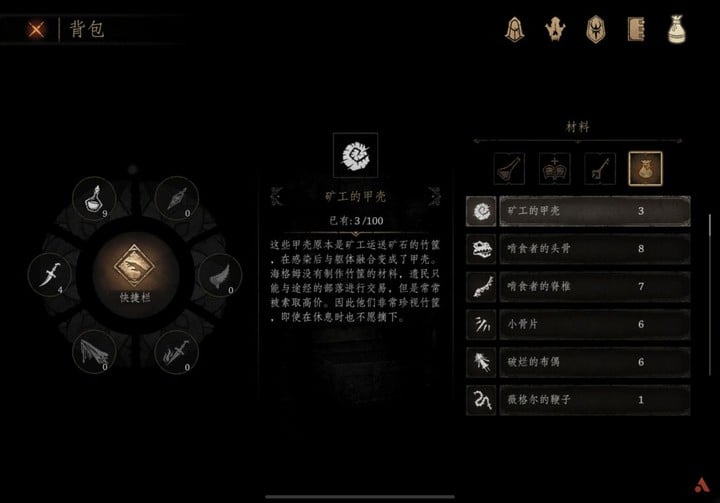Open the journal book menu icon
The width and height of the screenshot is (720, 503).
637,29
